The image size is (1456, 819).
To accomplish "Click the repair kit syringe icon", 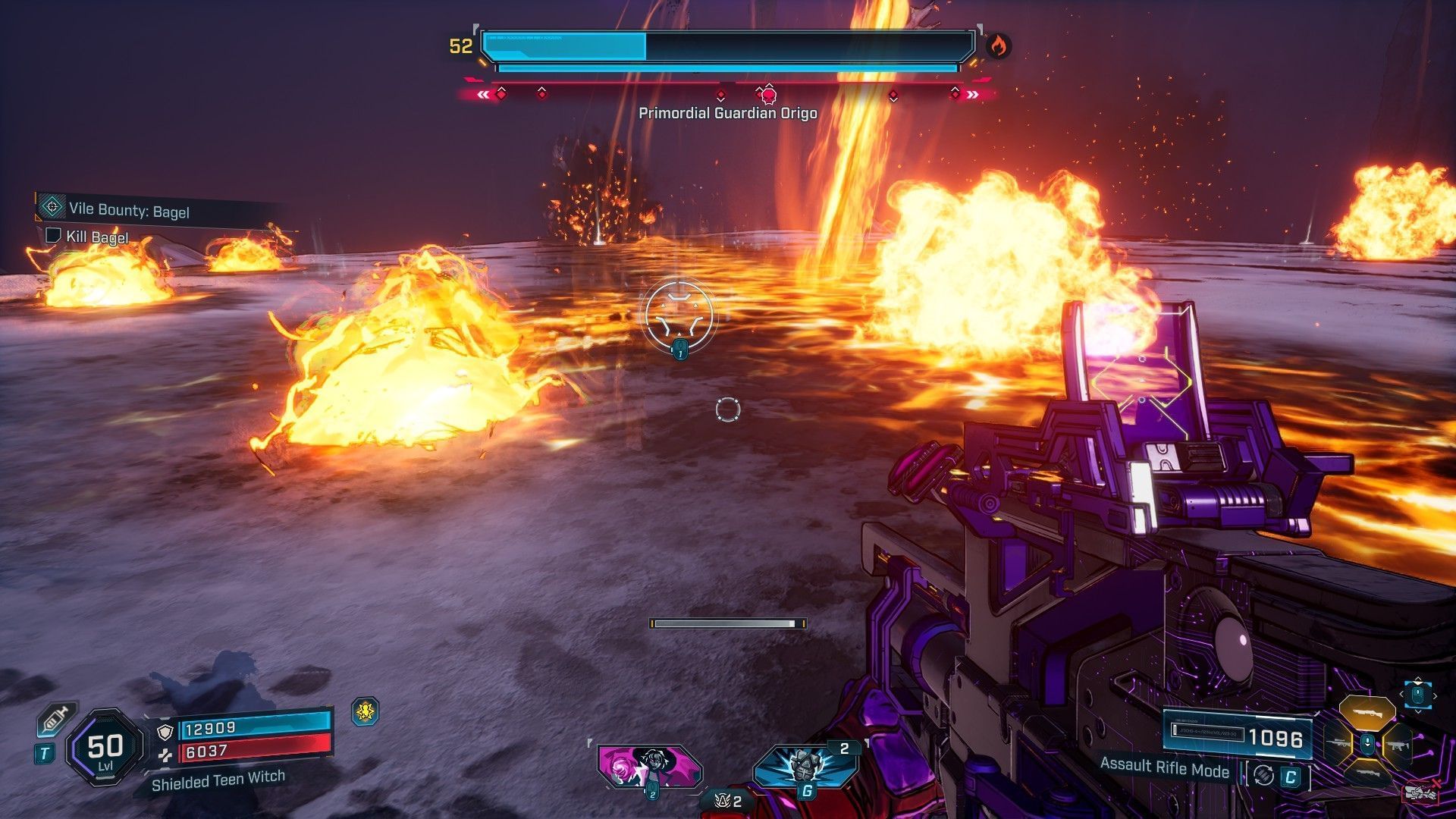I will 55,719.
